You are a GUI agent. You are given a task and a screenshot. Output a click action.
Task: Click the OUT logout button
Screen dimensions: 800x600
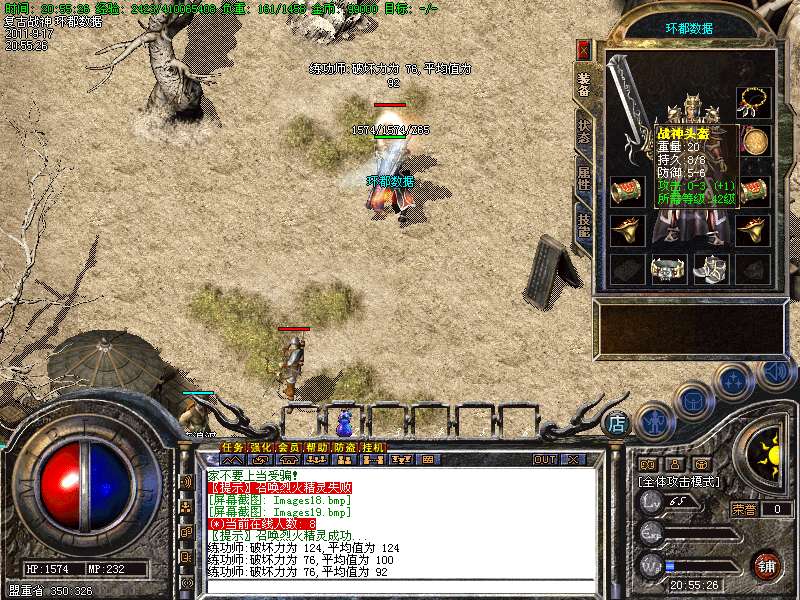pos(545,459)
